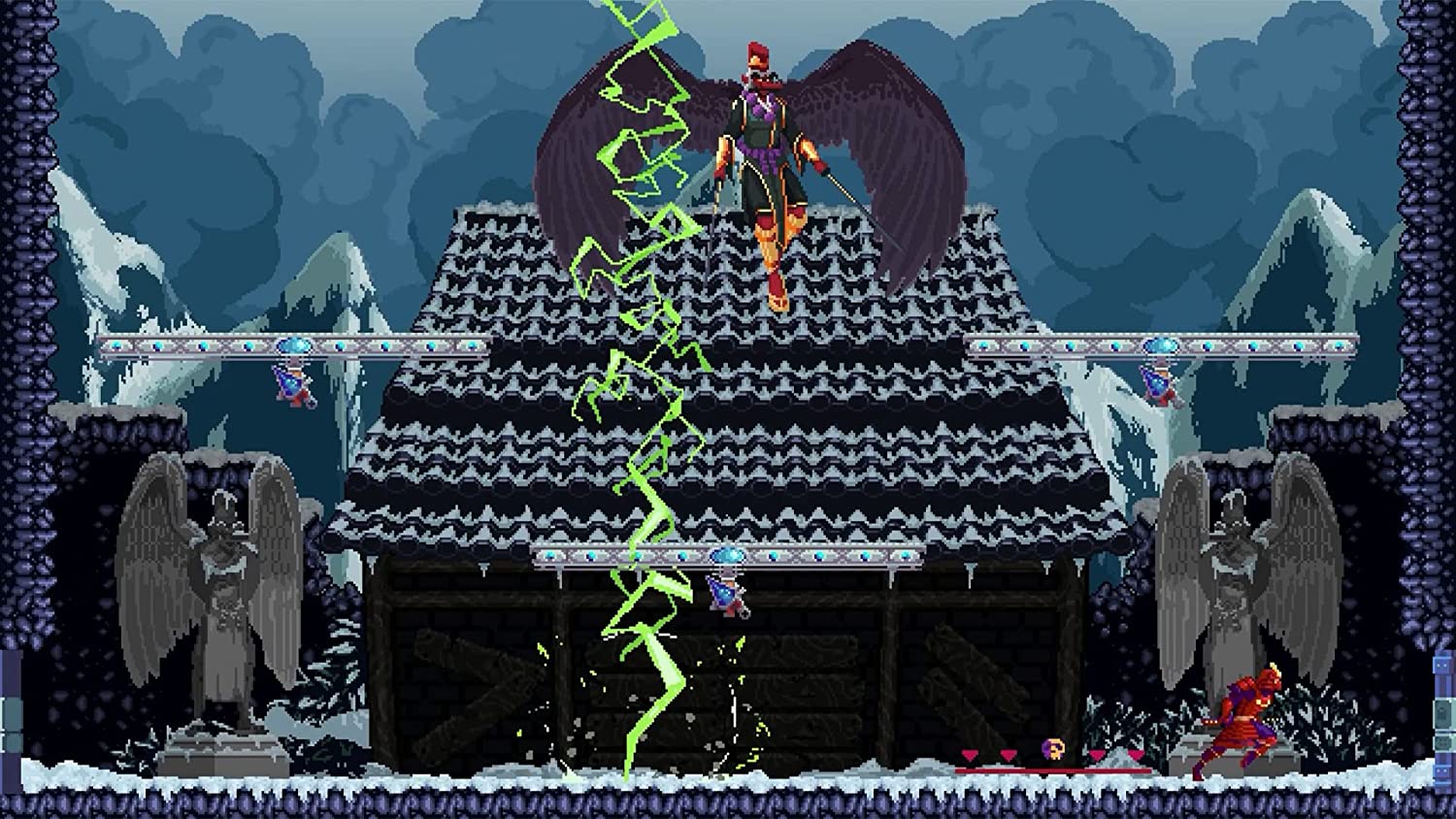
Task: Click the center floating platform
Action: (728, 556)
